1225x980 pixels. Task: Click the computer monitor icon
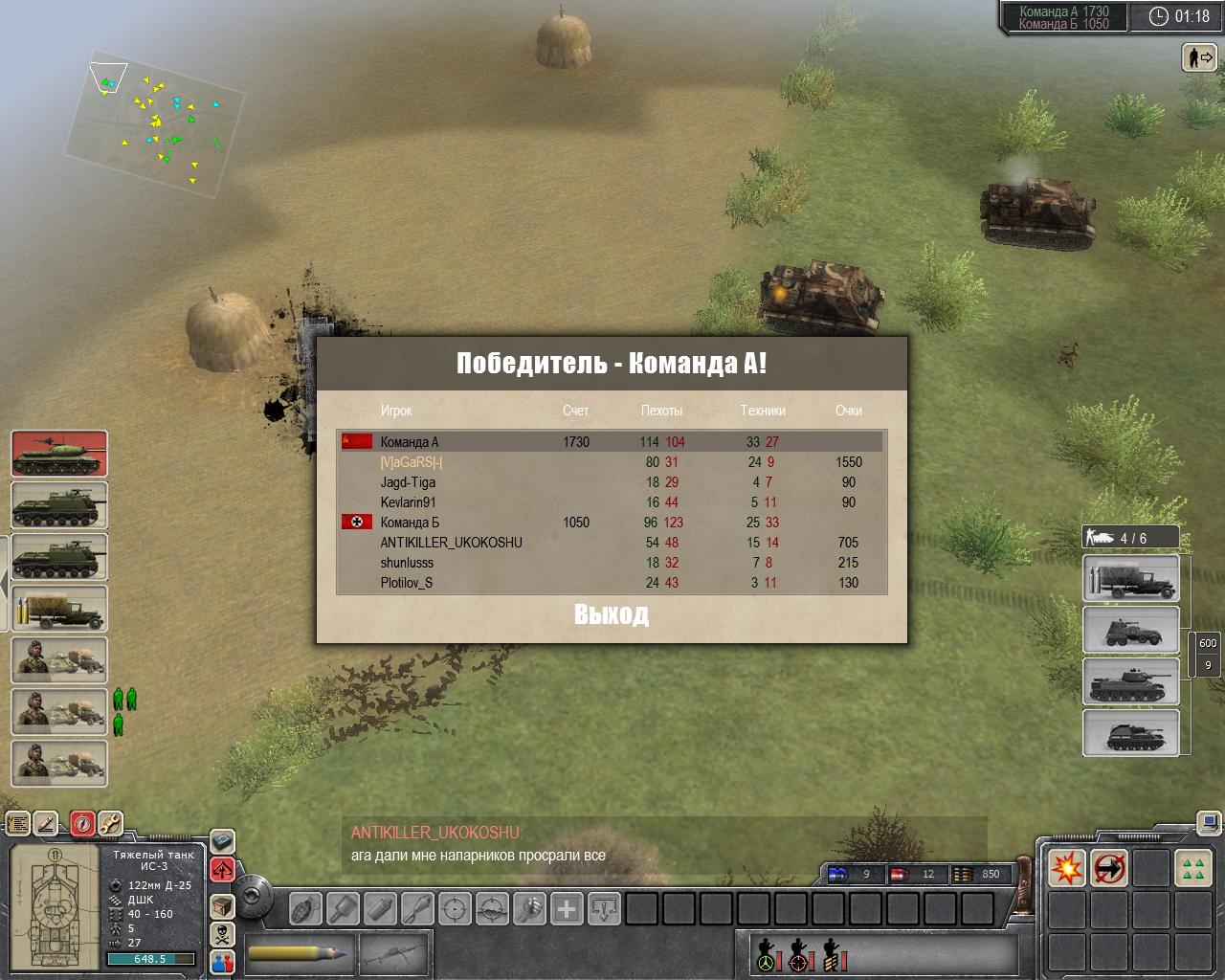pos(1209,823)
